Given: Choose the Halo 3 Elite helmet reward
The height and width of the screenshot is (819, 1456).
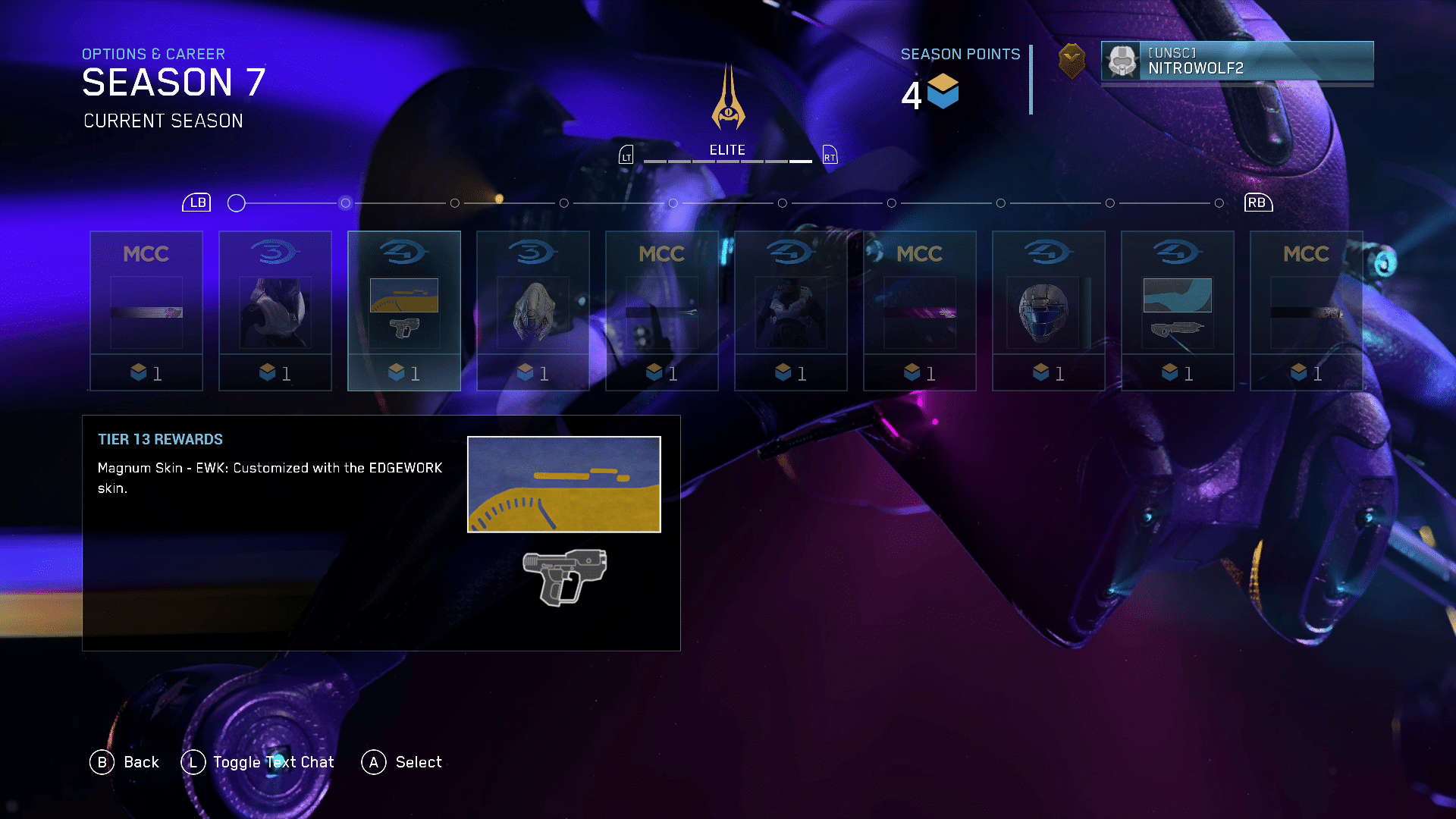Looking at the screenshot, I should pos(533,311).
